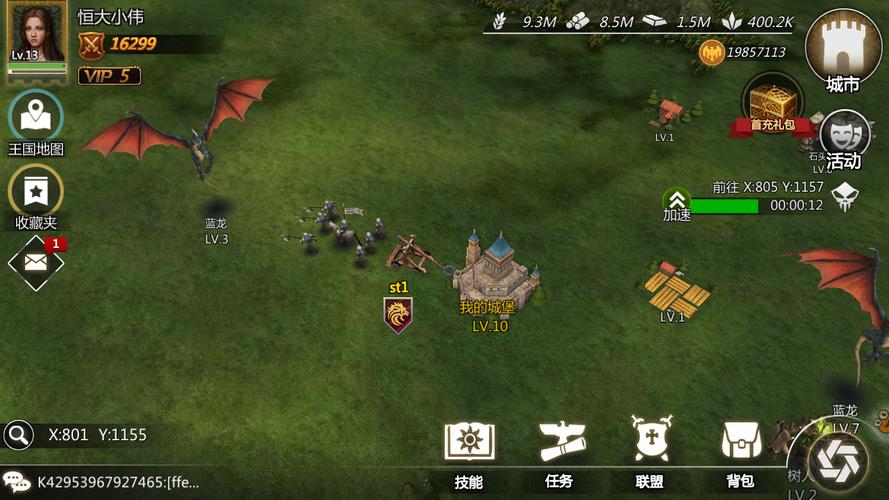Tap the skull icon beside march timer
889x500 pixels.
pyautogui.click(x=845, y=196)
